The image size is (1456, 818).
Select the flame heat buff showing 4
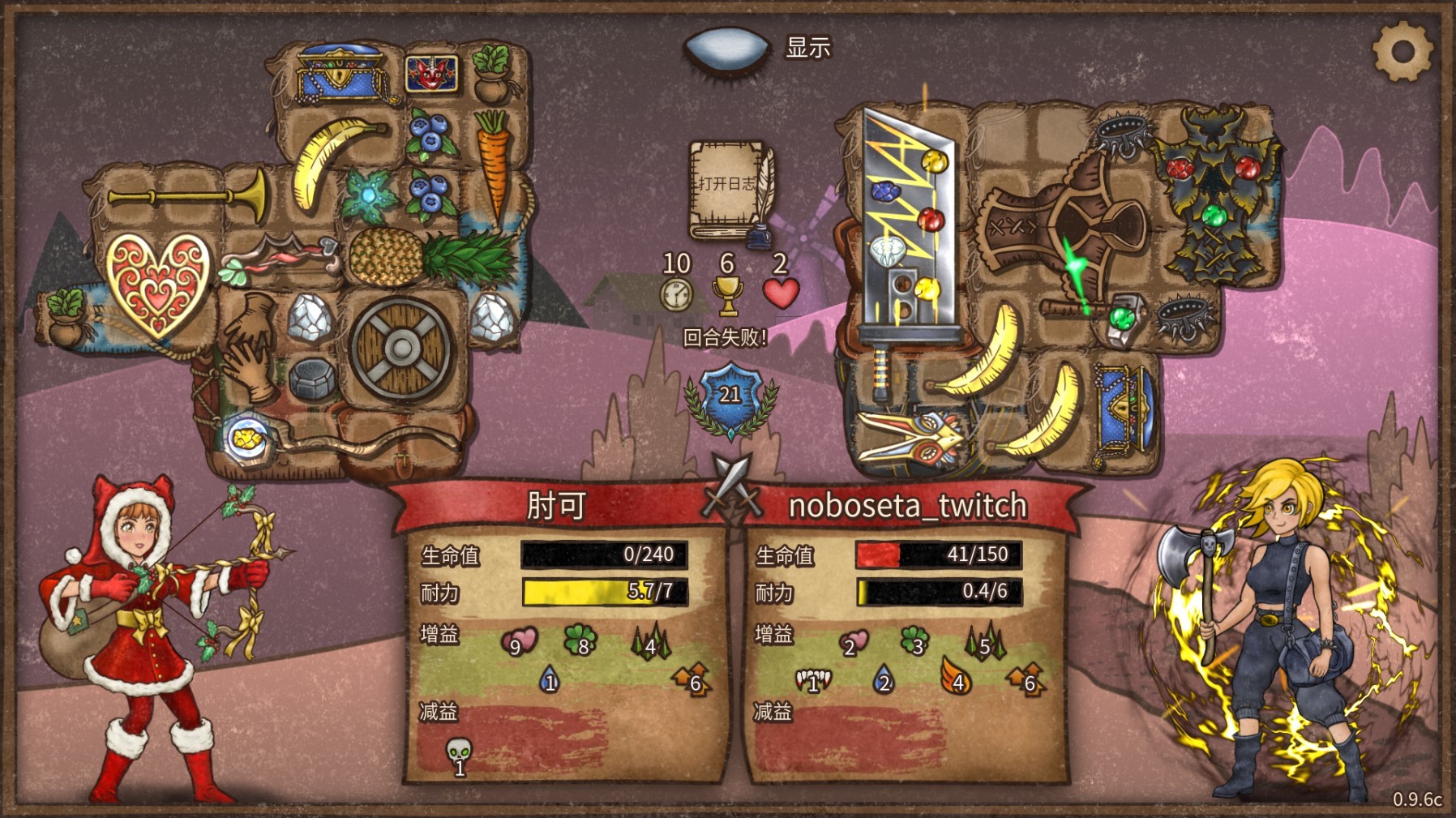(955, 677)
